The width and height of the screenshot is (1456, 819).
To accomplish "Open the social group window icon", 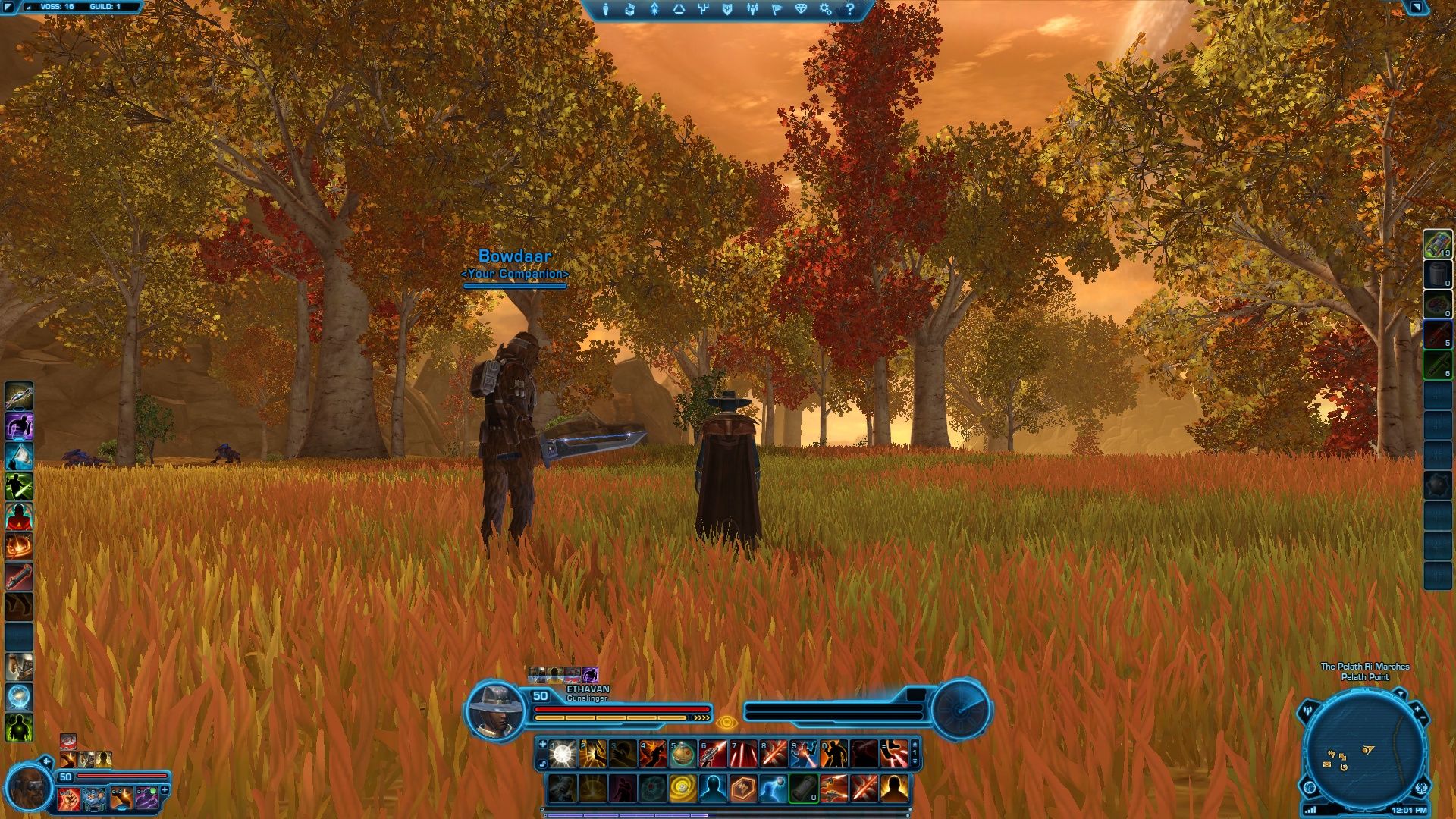I will click(752, 10).
